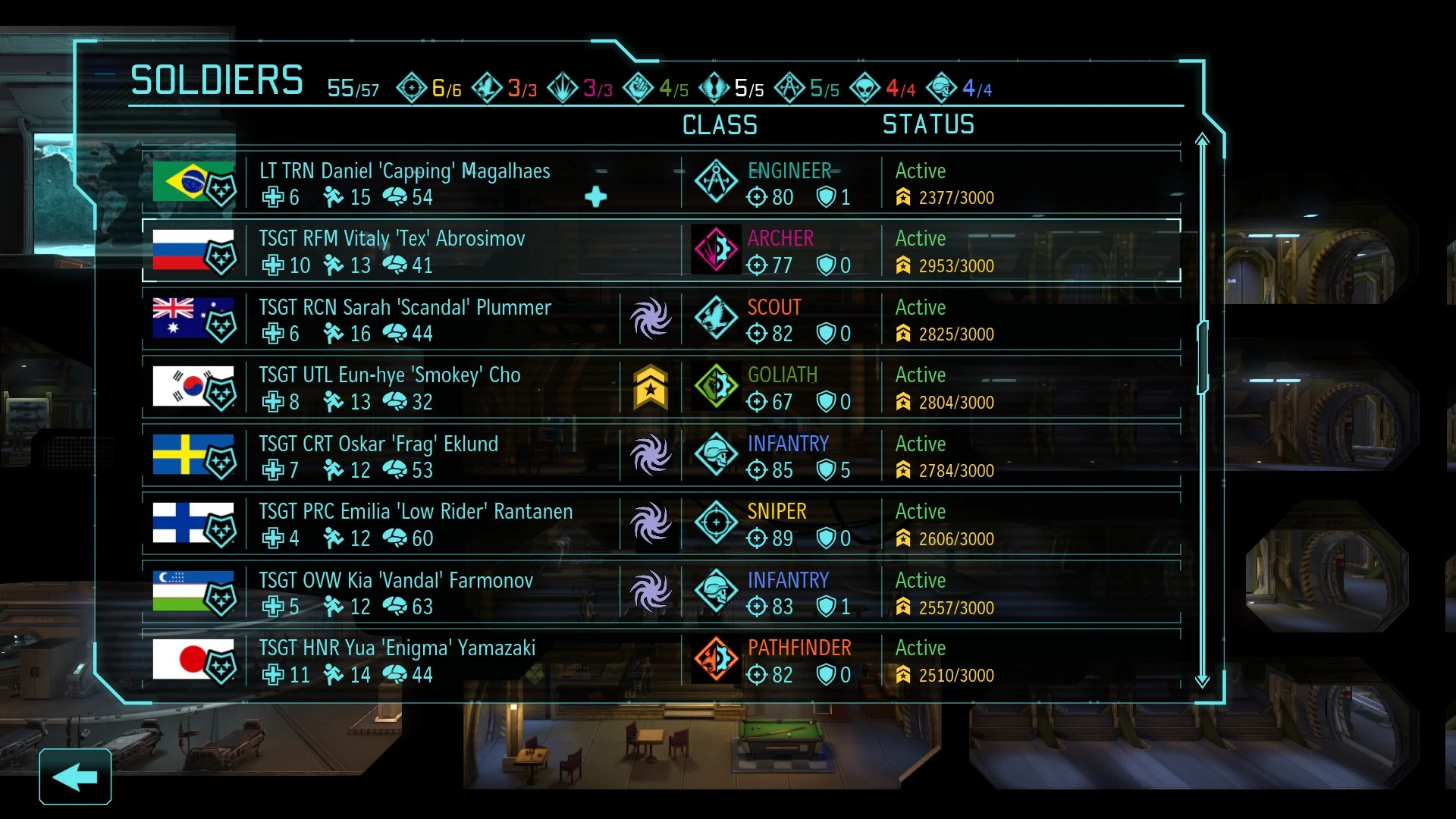Go back with the arrow button
This screenshot has width=1456, height=819.
[x=75, y=777]
